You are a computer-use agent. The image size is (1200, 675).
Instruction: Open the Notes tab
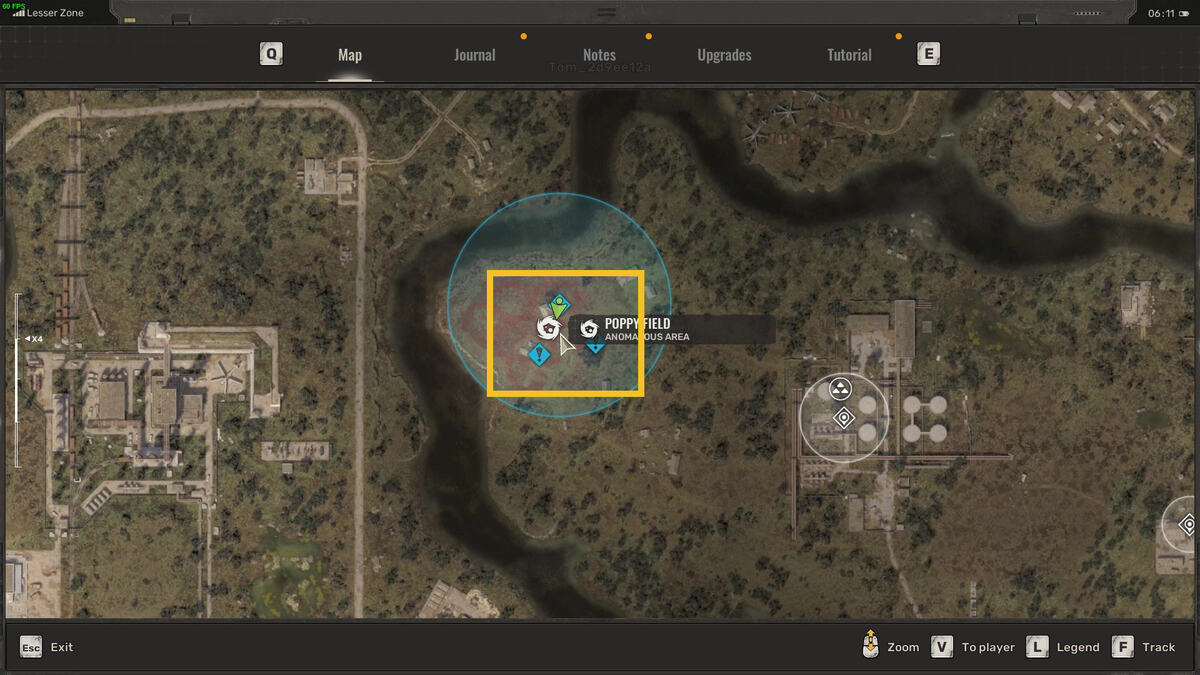[599, 55]
